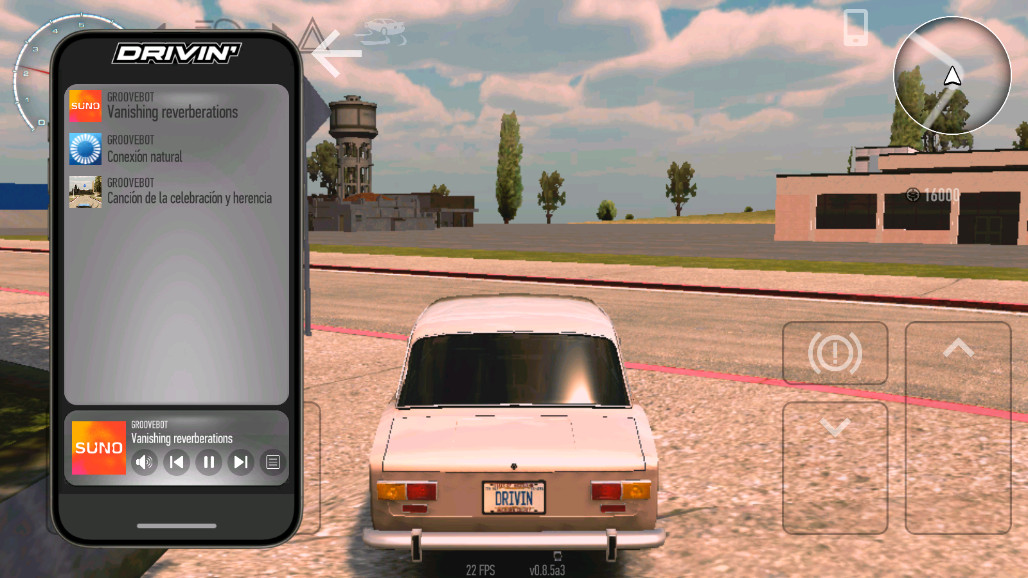Toggle the music volume speaker button
This screenshot has height=578, width=1028.
(x=145, y=461)
